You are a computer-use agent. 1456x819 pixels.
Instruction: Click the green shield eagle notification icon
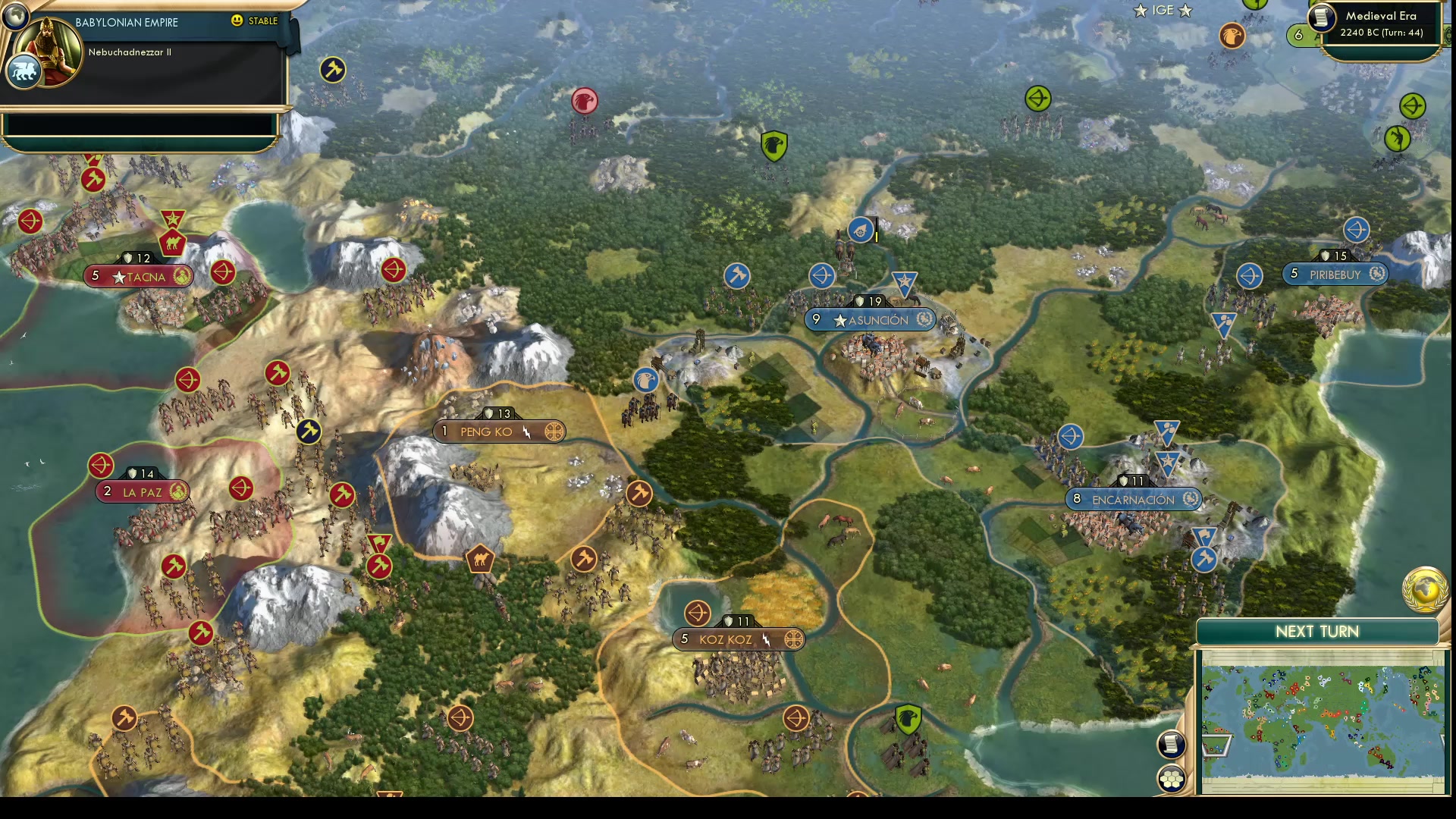click(x=774, y=146)
